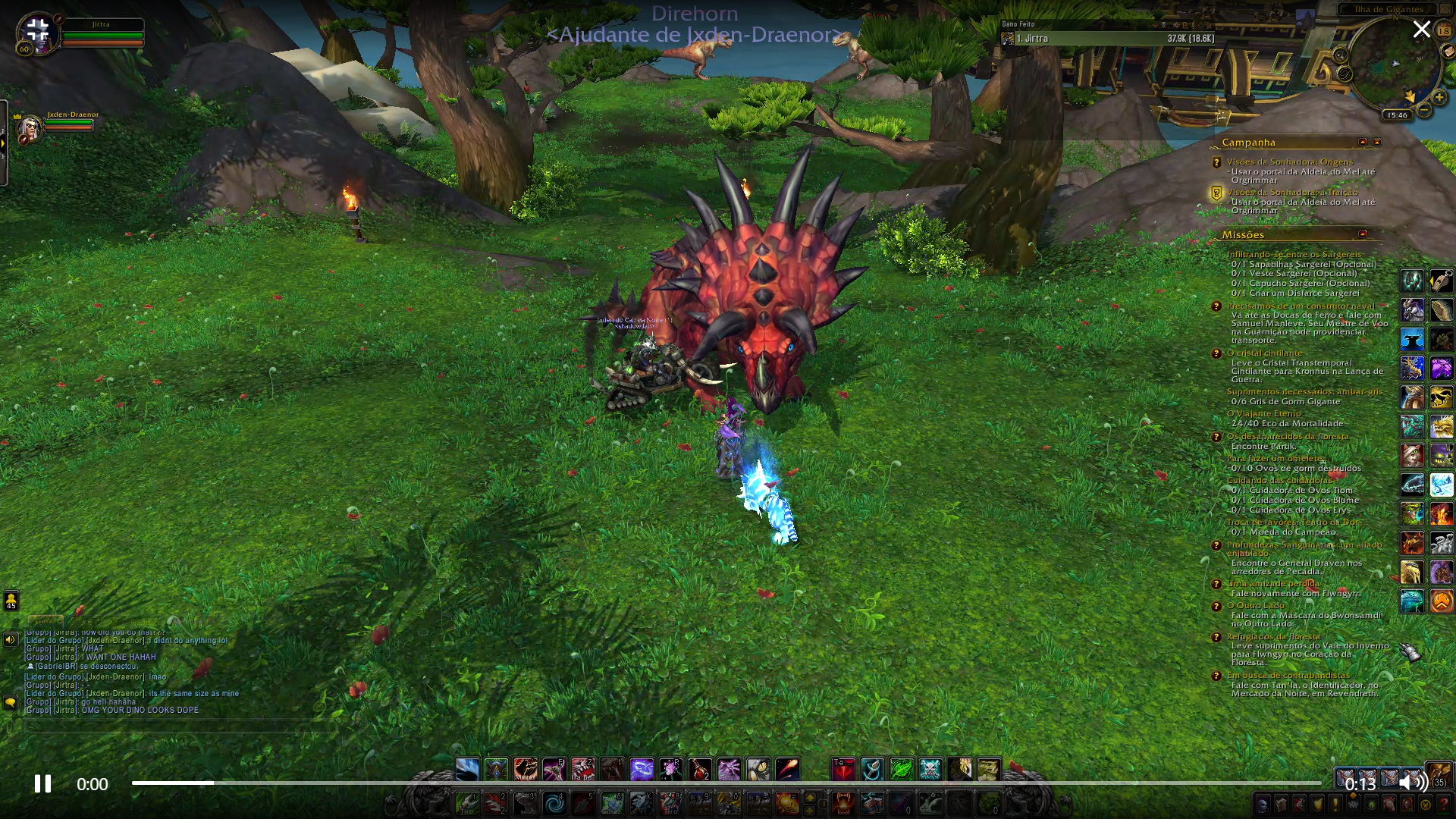Image resolution: width=1456 pixels, height=819 pixels.
Task: Open the minimap tracking magnifier button
Action: (1340, 55)
